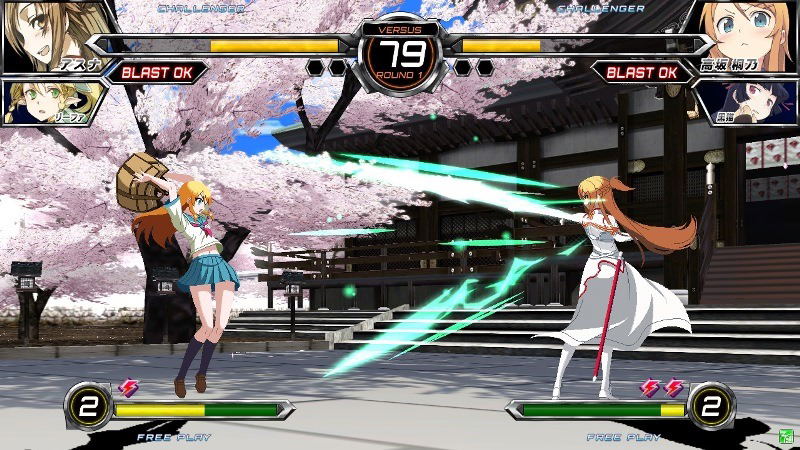This screenshot has height=450, width=800.
Task: Click the small green corner overlay icon
Action: click(787, 436)
